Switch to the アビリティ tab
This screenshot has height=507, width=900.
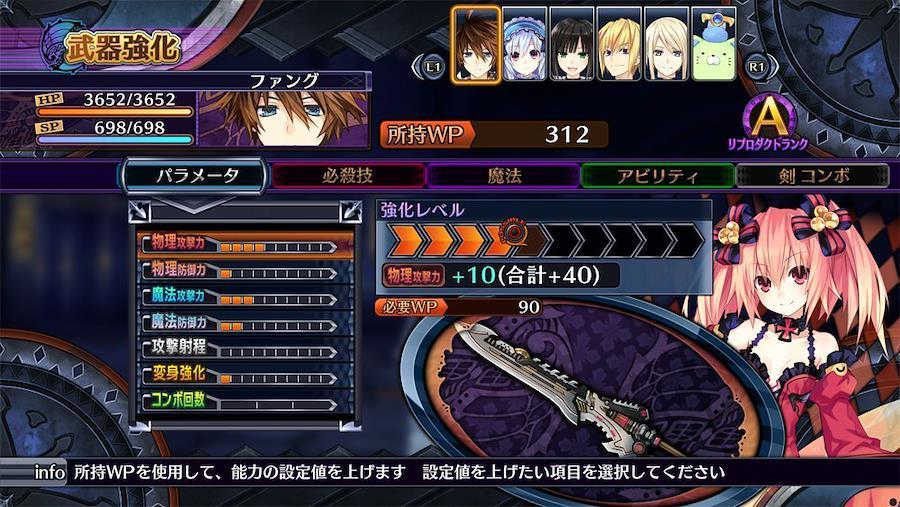click(657, 176)
